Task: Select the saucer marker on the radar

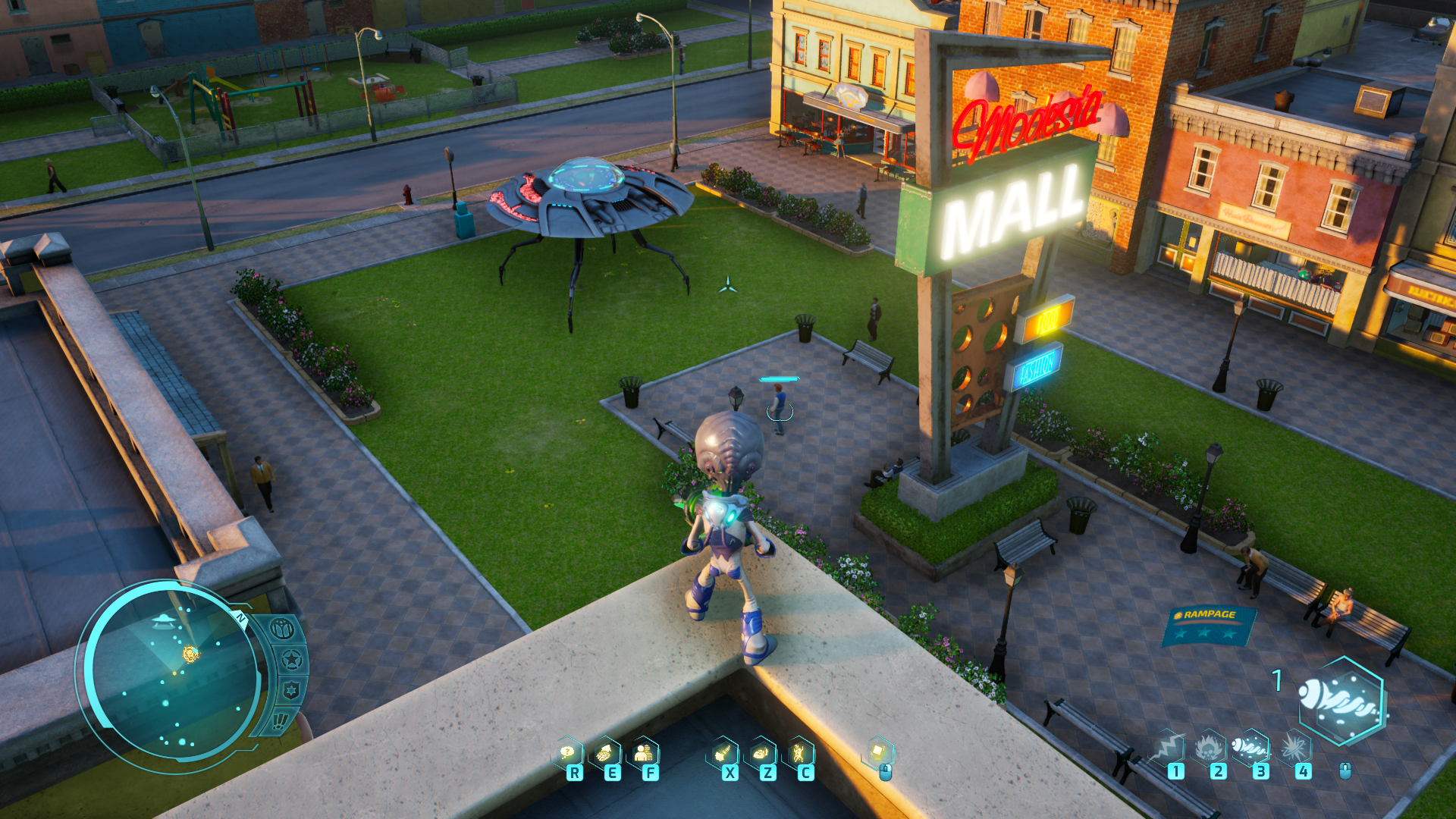Action: [163, 622]
